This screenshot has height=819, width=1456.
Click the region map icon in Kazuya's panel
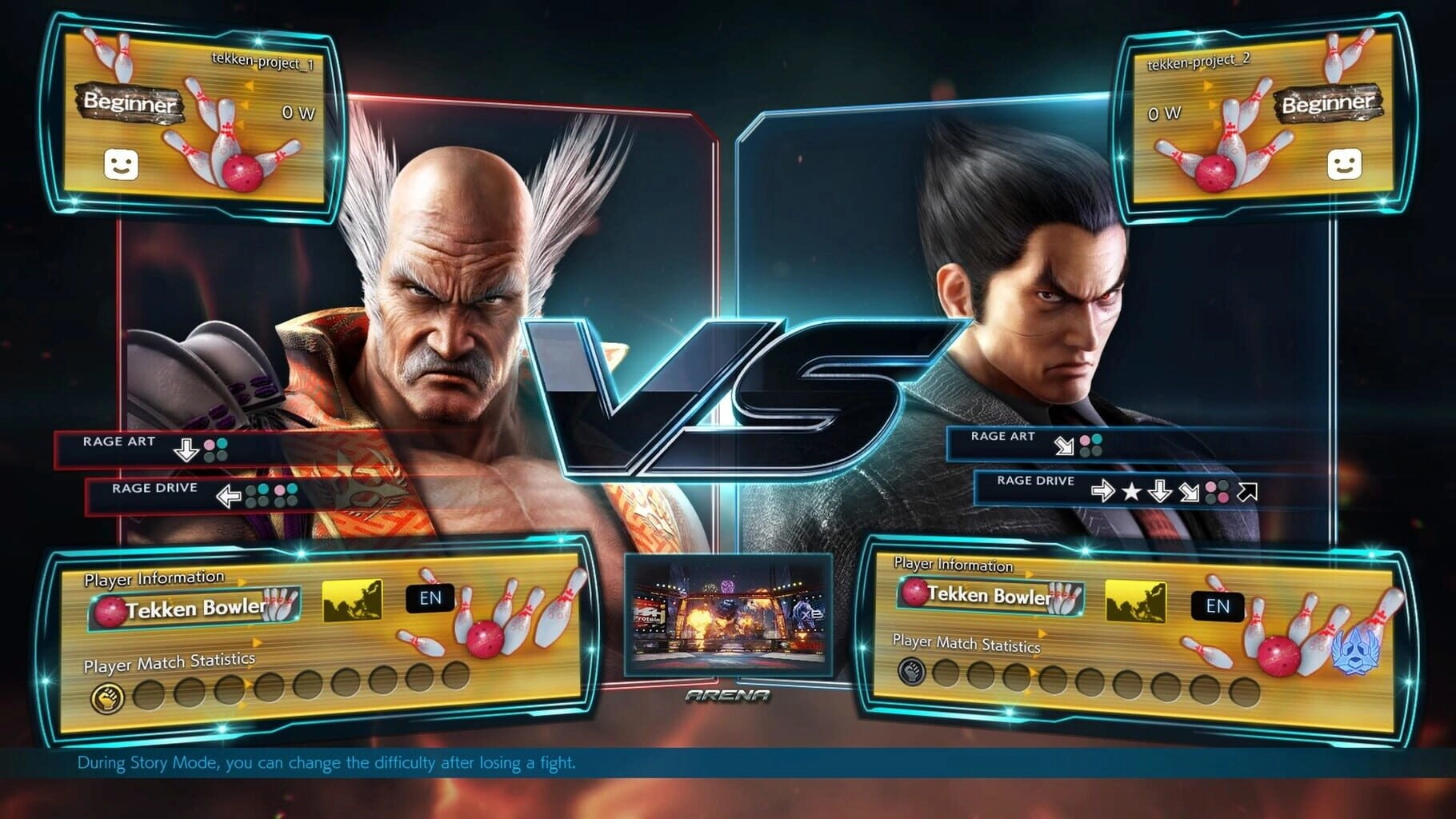1135,601
